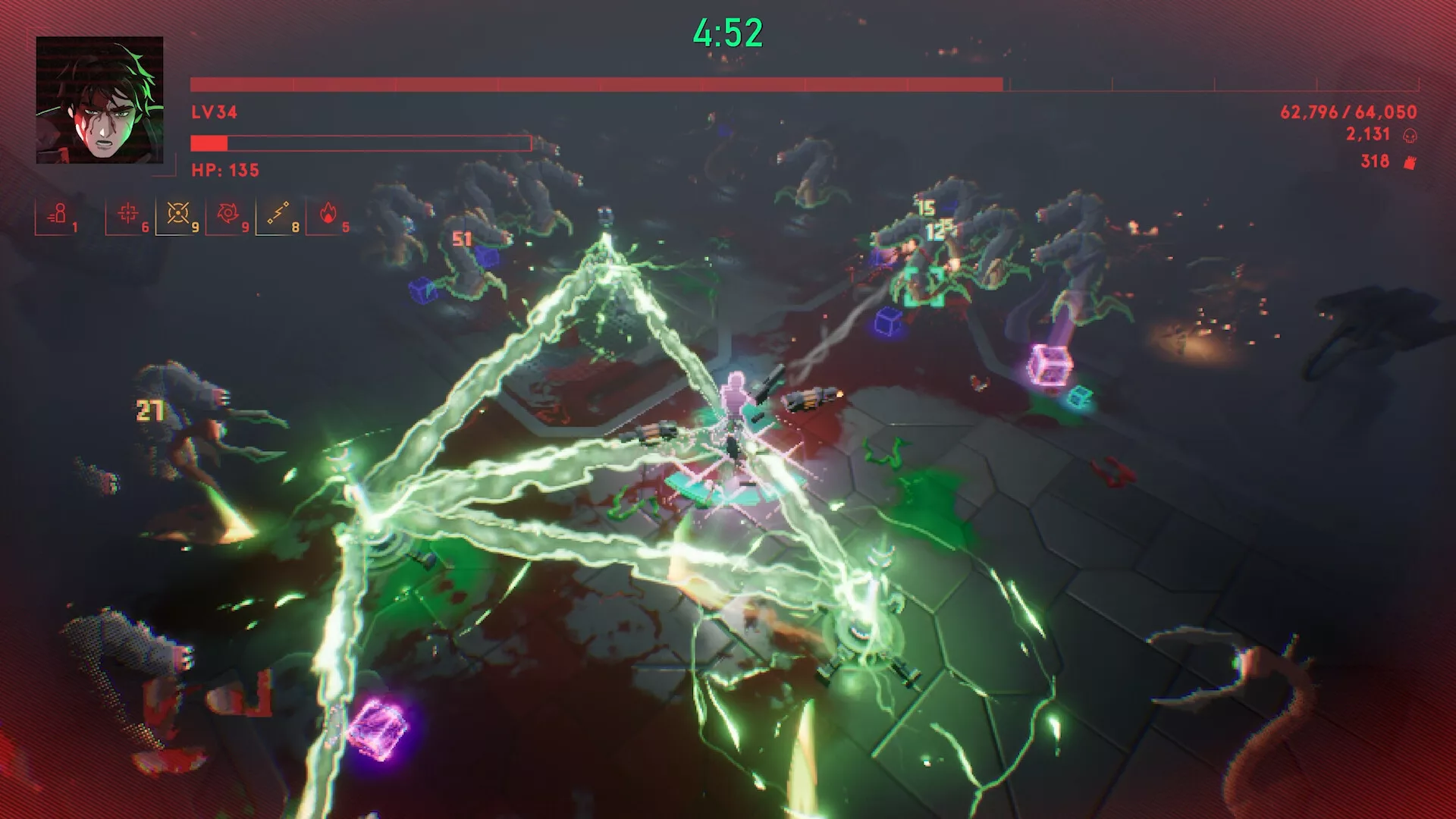This screenshot has height=819, width=1456.
Task: Choose the crossed-circle target upgrade icon
Action: pyautogui.click(x=177, y=214)
